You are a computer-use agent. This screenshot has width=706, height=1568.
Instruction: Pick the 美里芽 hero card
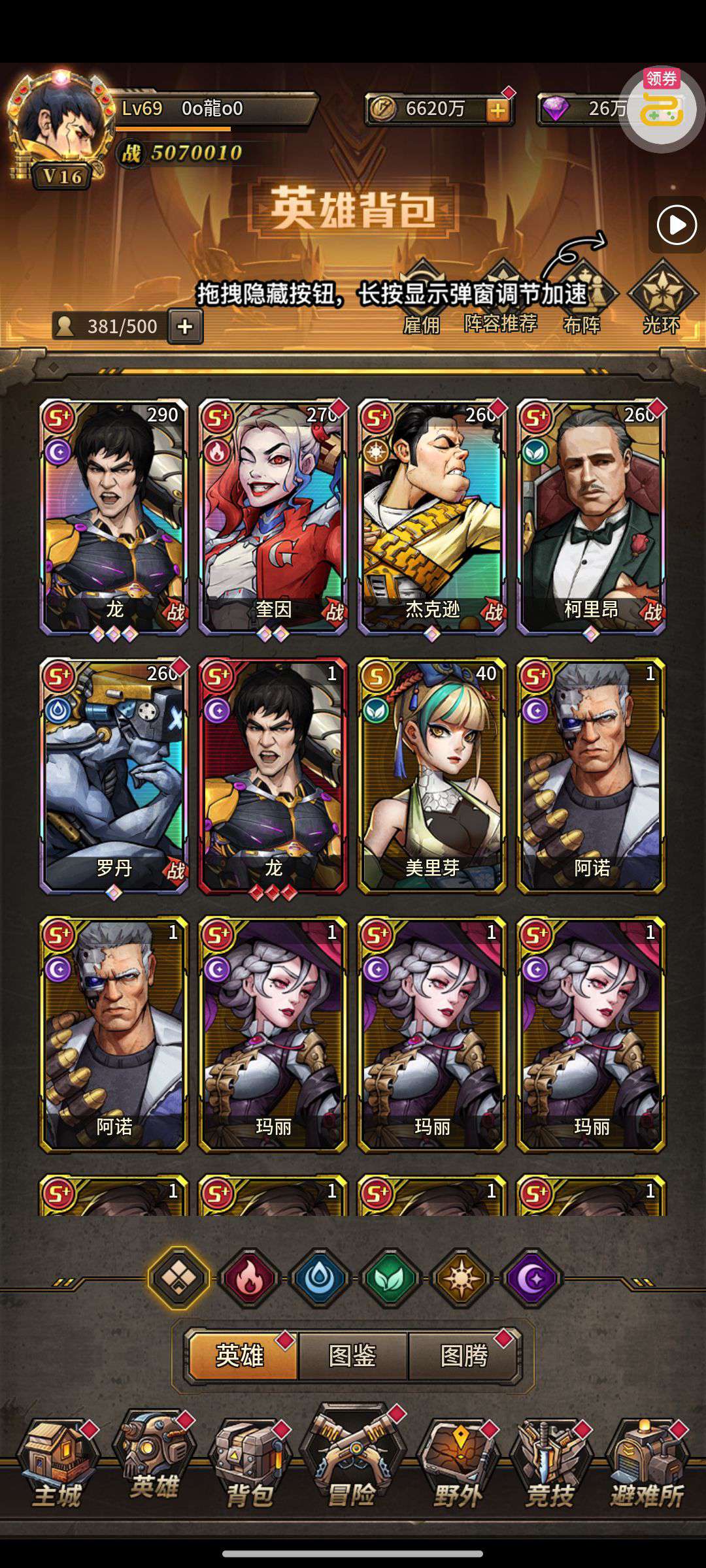(x=432, y=775)
